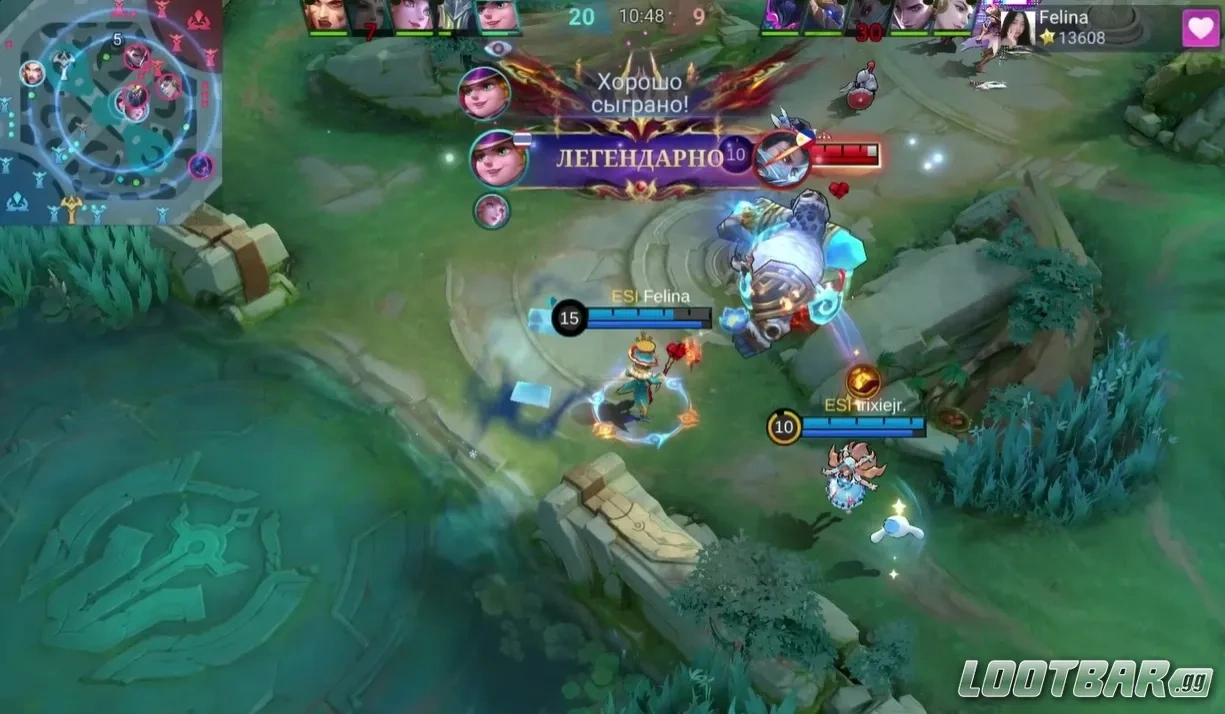The width and height of the screenshot is (1225, 714).
Task: Open streamer Felina's profile avatar
Action: click(1016, 28)
